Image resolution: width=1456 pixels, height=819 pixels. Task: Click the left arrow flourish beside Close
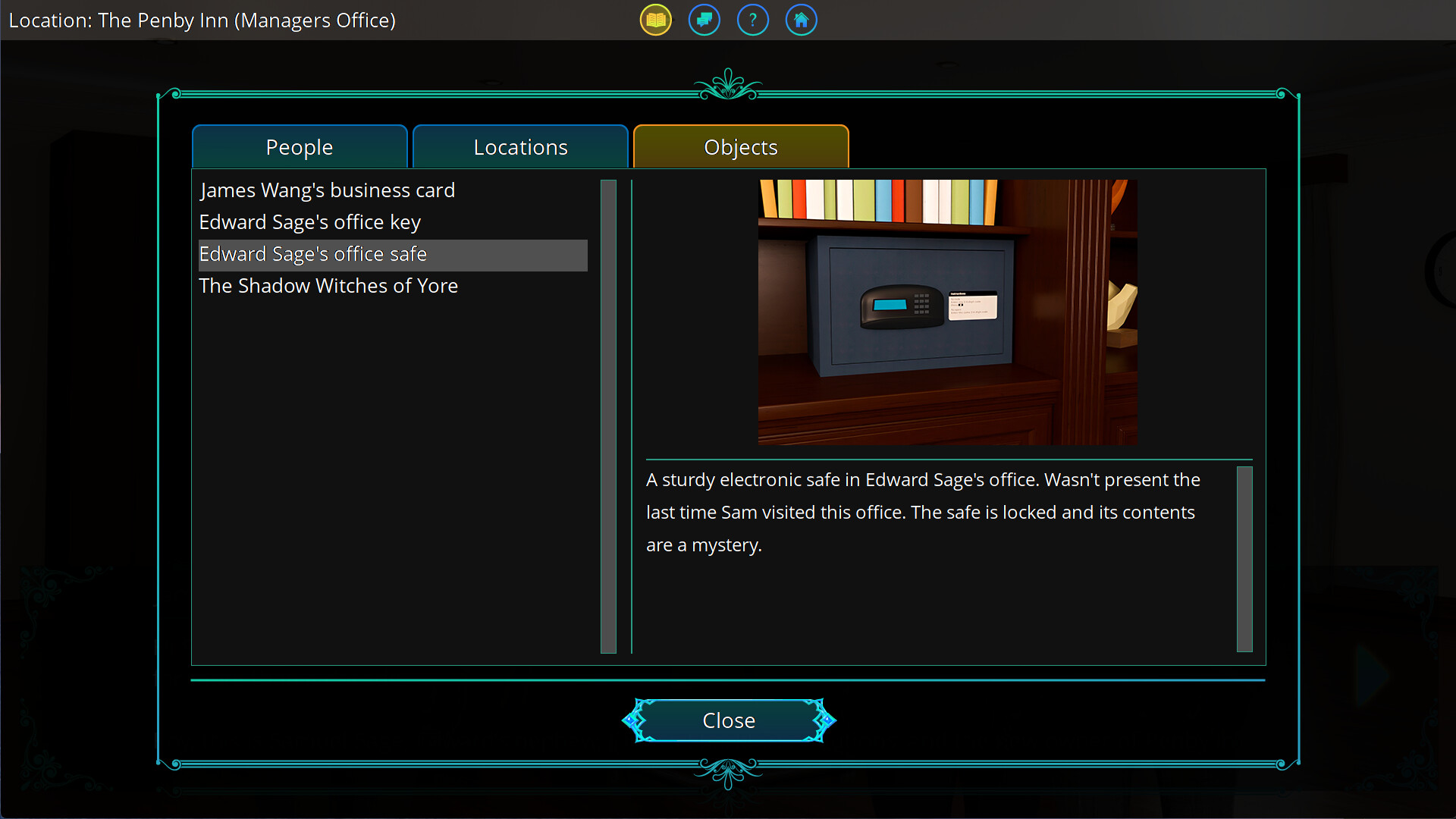[x=632, y=720]
